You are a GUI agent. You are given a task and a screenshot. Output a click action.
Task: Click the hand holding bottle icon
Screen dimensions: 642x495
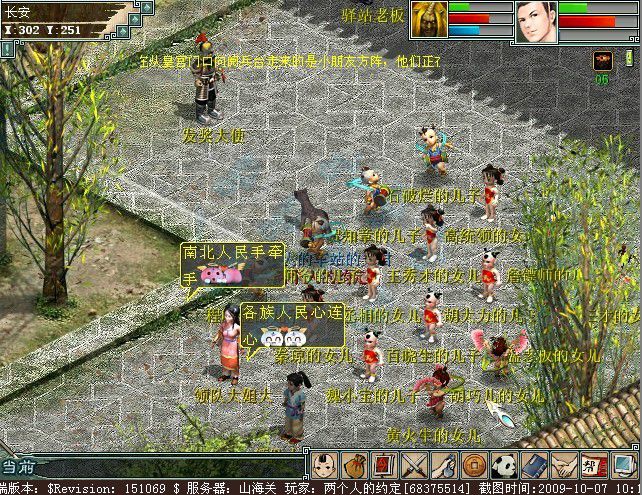pos(443,465)
